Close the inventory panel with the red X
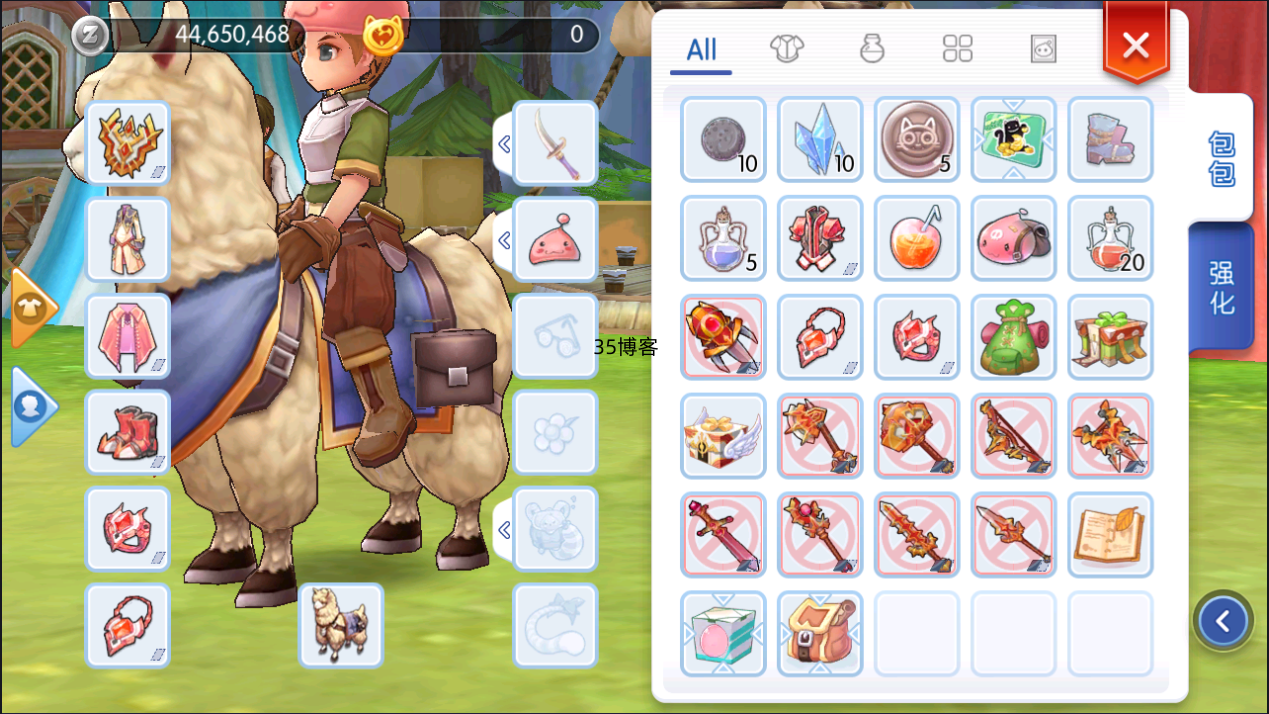1269x714 pixels. pyautogui.click(x=1135, y=45)
